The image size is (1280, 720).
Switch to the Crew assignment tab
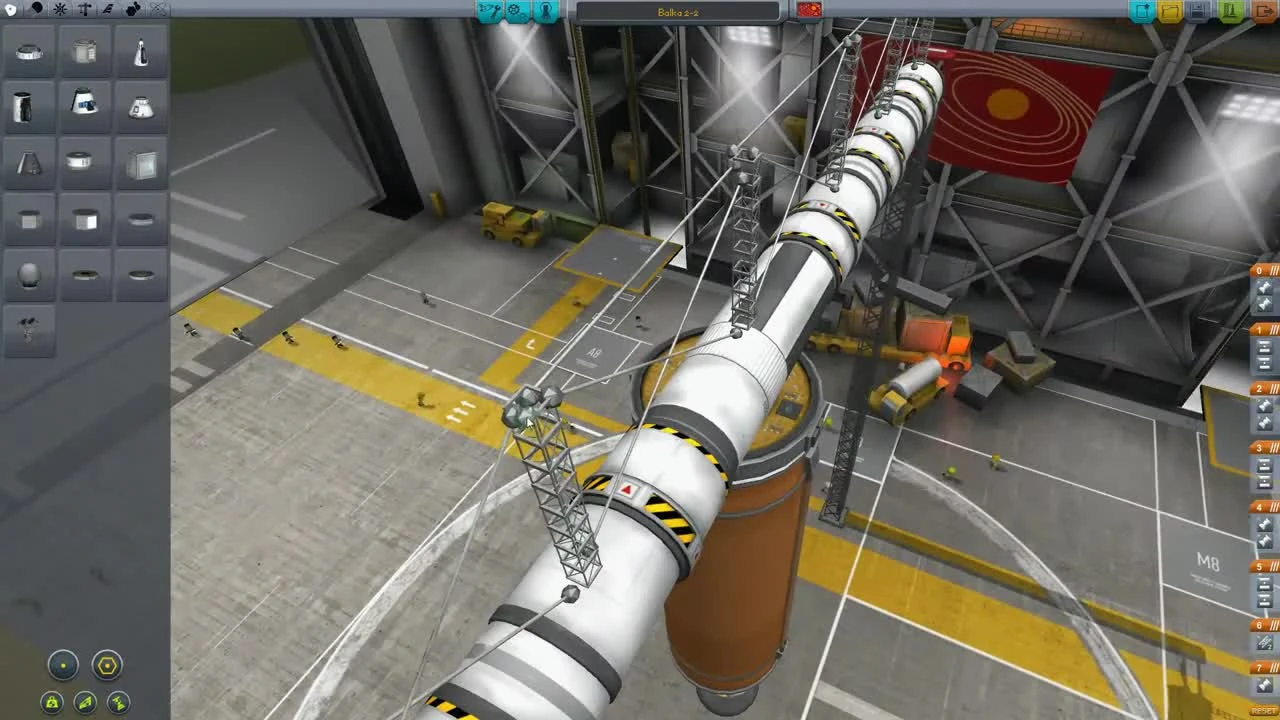(x=546, y=11)
